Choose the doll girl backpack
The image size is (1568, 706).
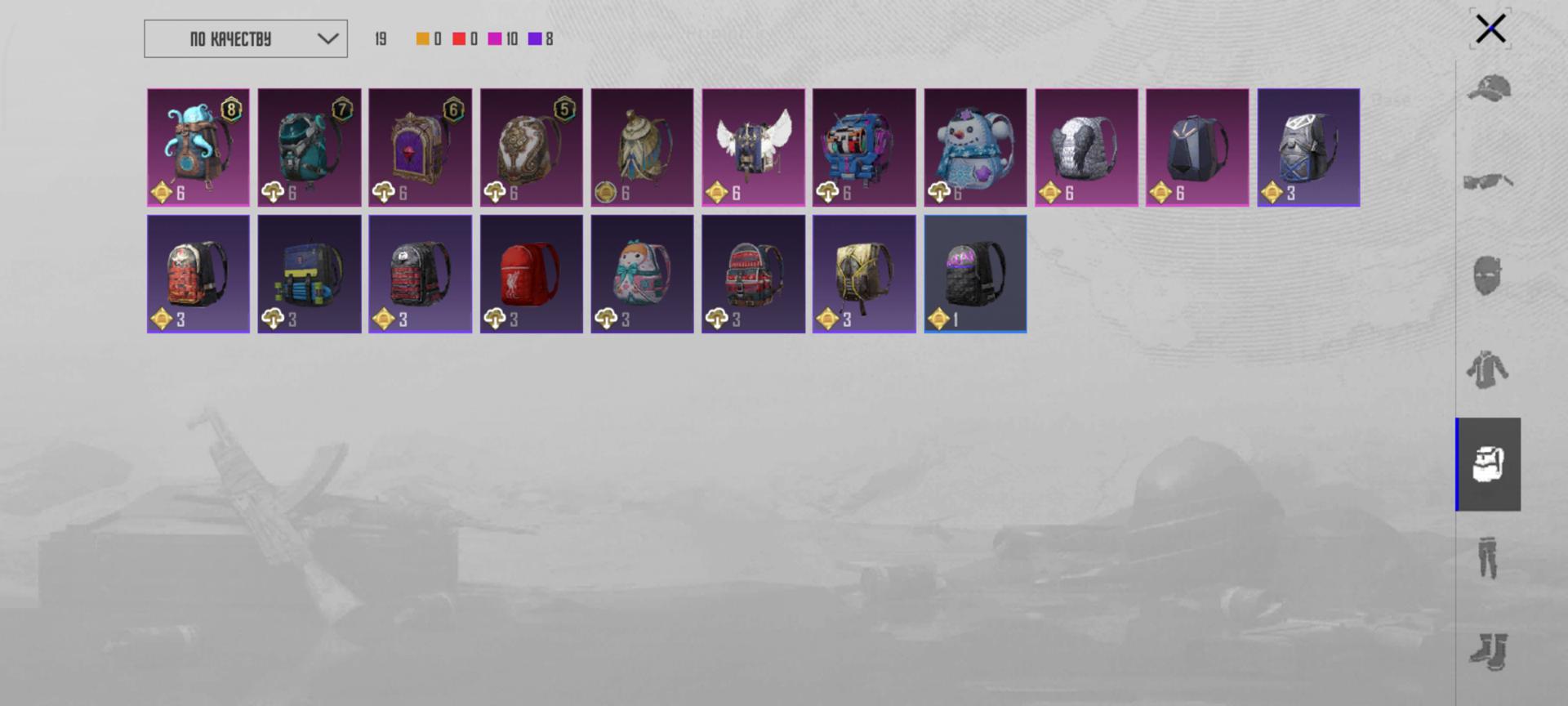pos(642,274)
